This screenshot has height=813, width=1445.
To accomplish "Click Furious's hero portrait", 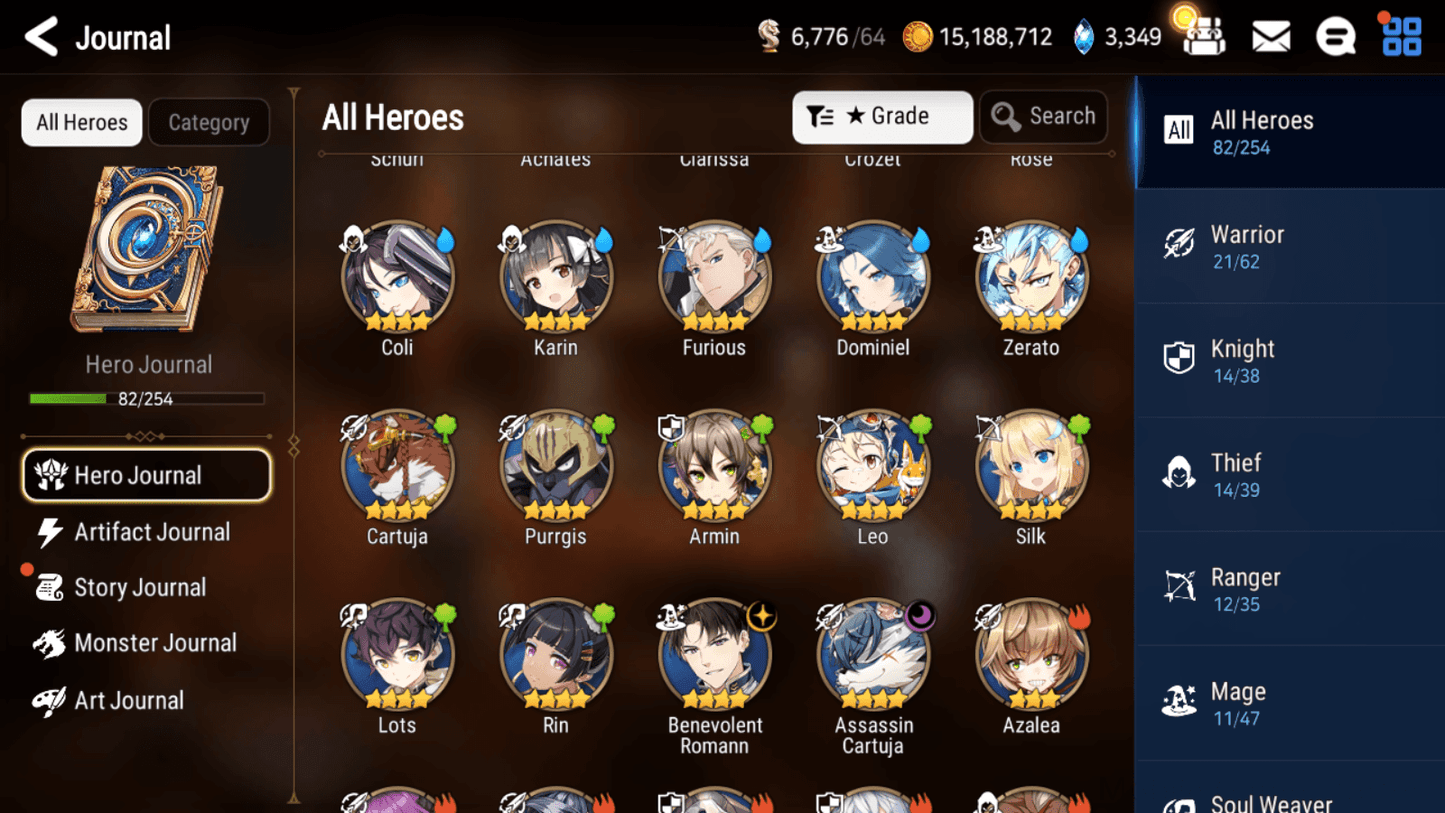I will click(714, 275).
